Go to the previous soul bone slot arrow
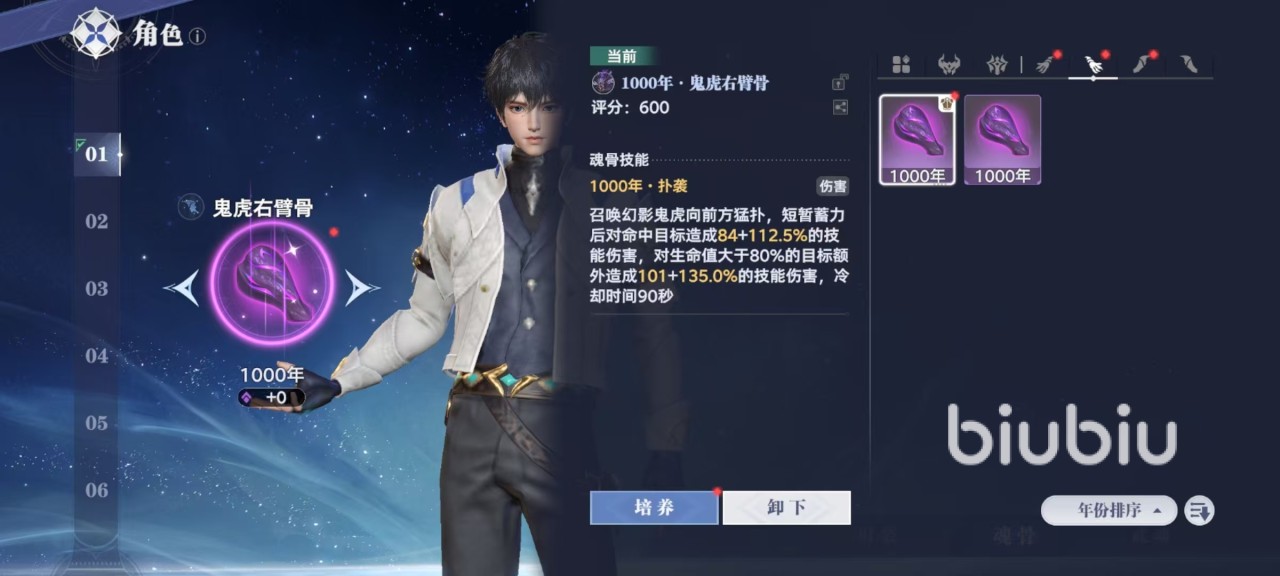 182,289
